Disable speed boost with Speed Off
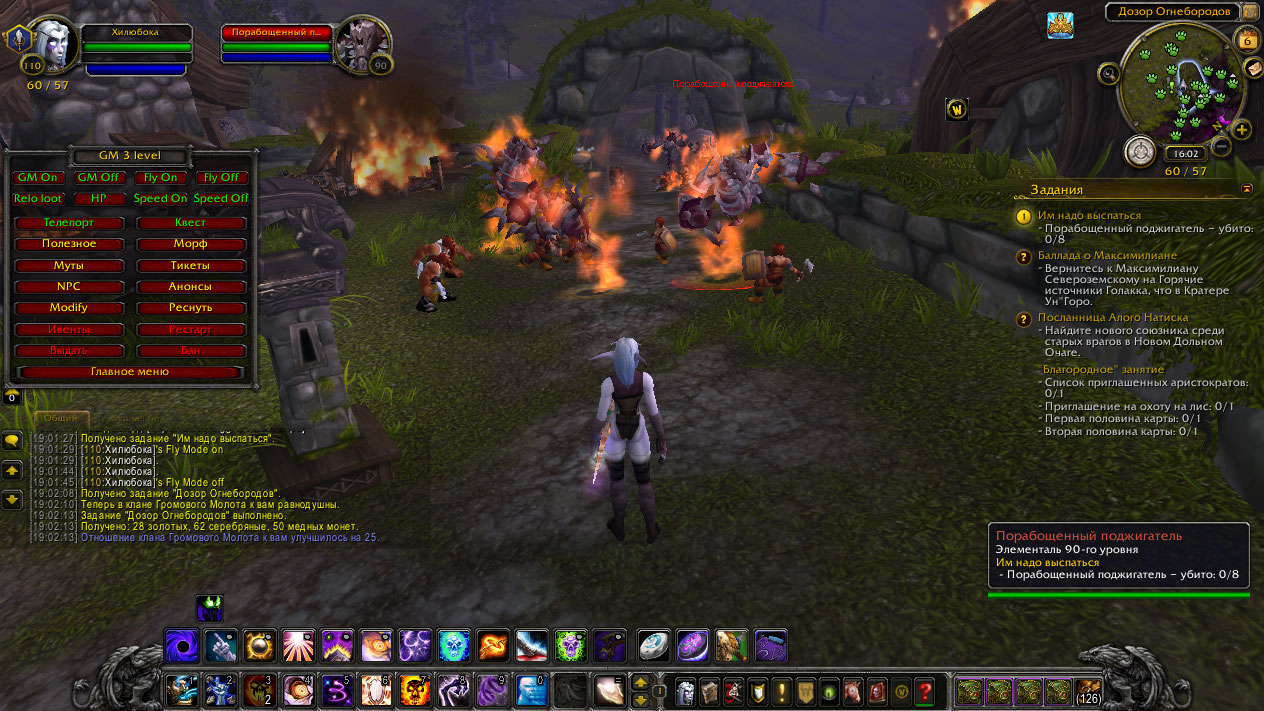The width and height of the screenshot is (1264, 711). [x=220, y=198]
